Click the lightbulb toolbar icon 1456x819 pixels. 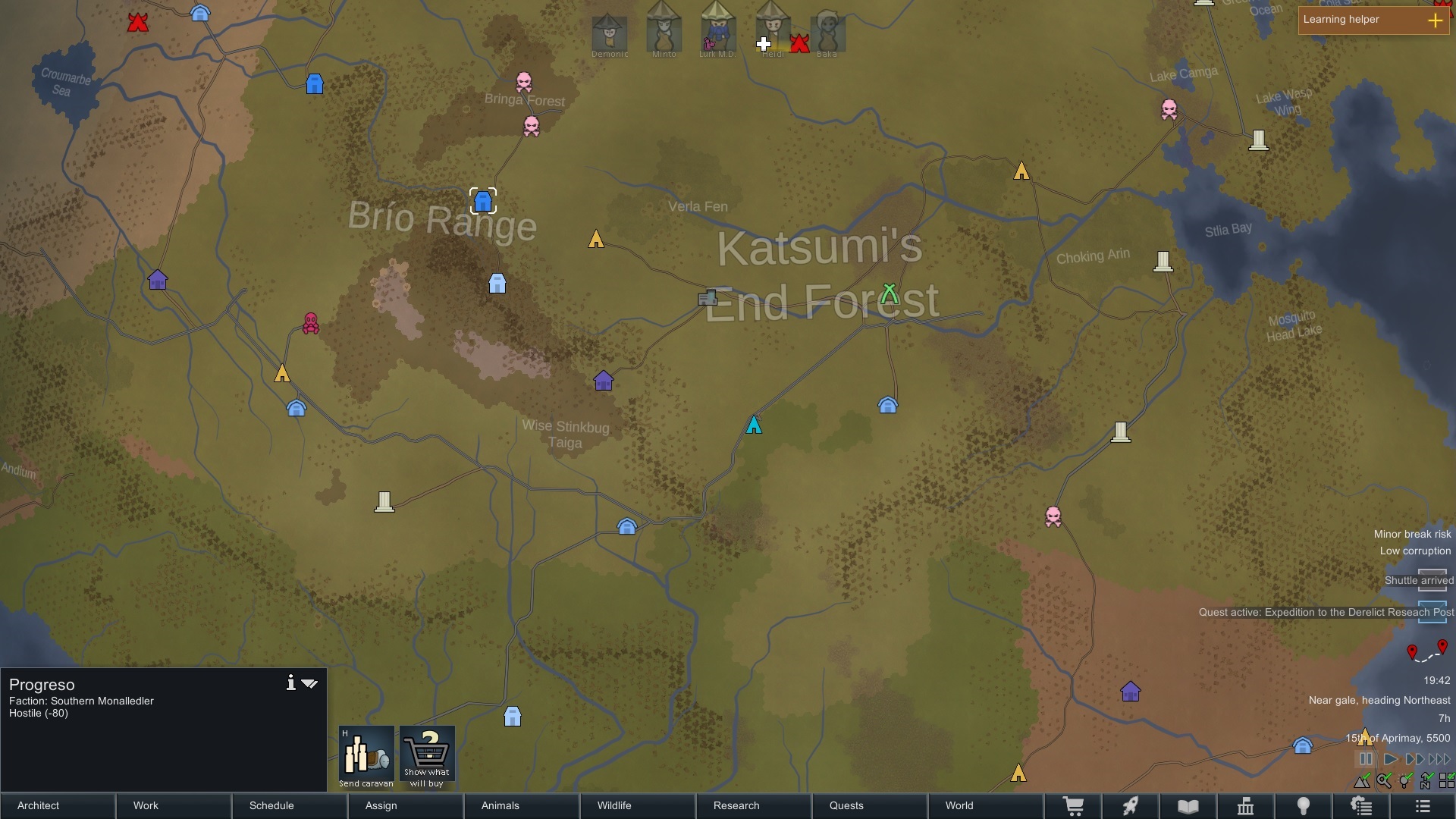(1304, 806)
